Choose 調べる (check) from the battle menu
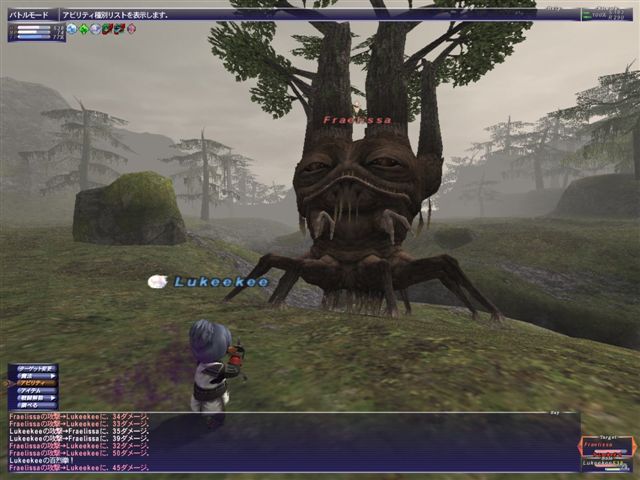Image resolution: width=640 pixels, height=480 pixels. (31, 407)
